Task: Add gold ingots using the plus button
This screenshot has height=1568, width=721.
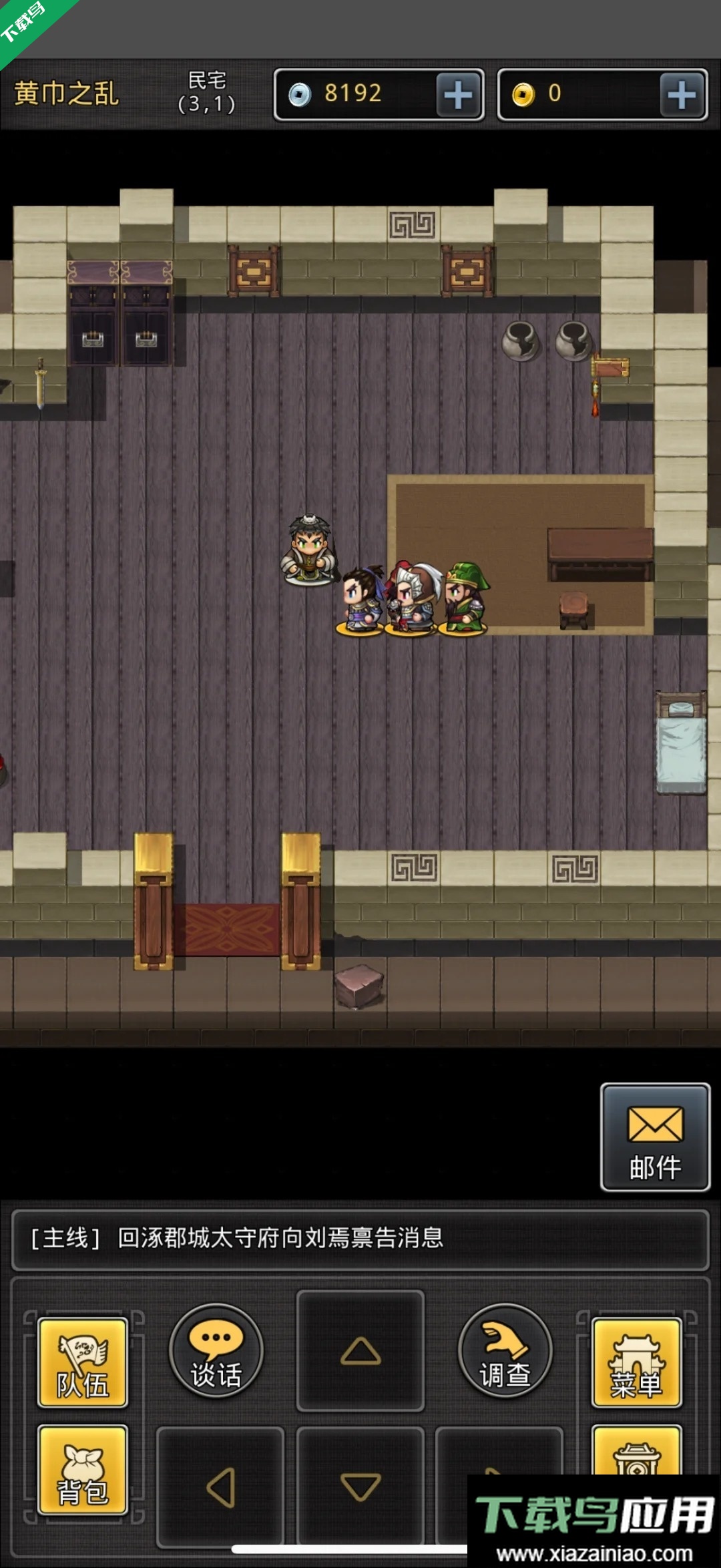Action: click(682, 95)
